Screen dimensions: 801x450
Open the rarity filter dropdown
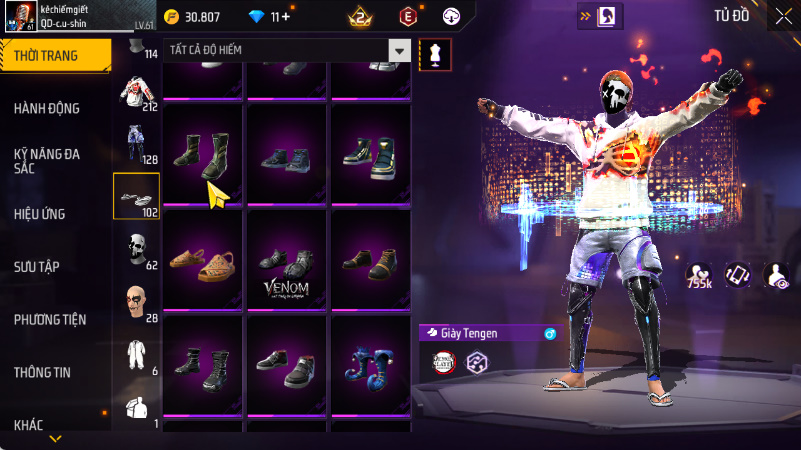point(400,50)
